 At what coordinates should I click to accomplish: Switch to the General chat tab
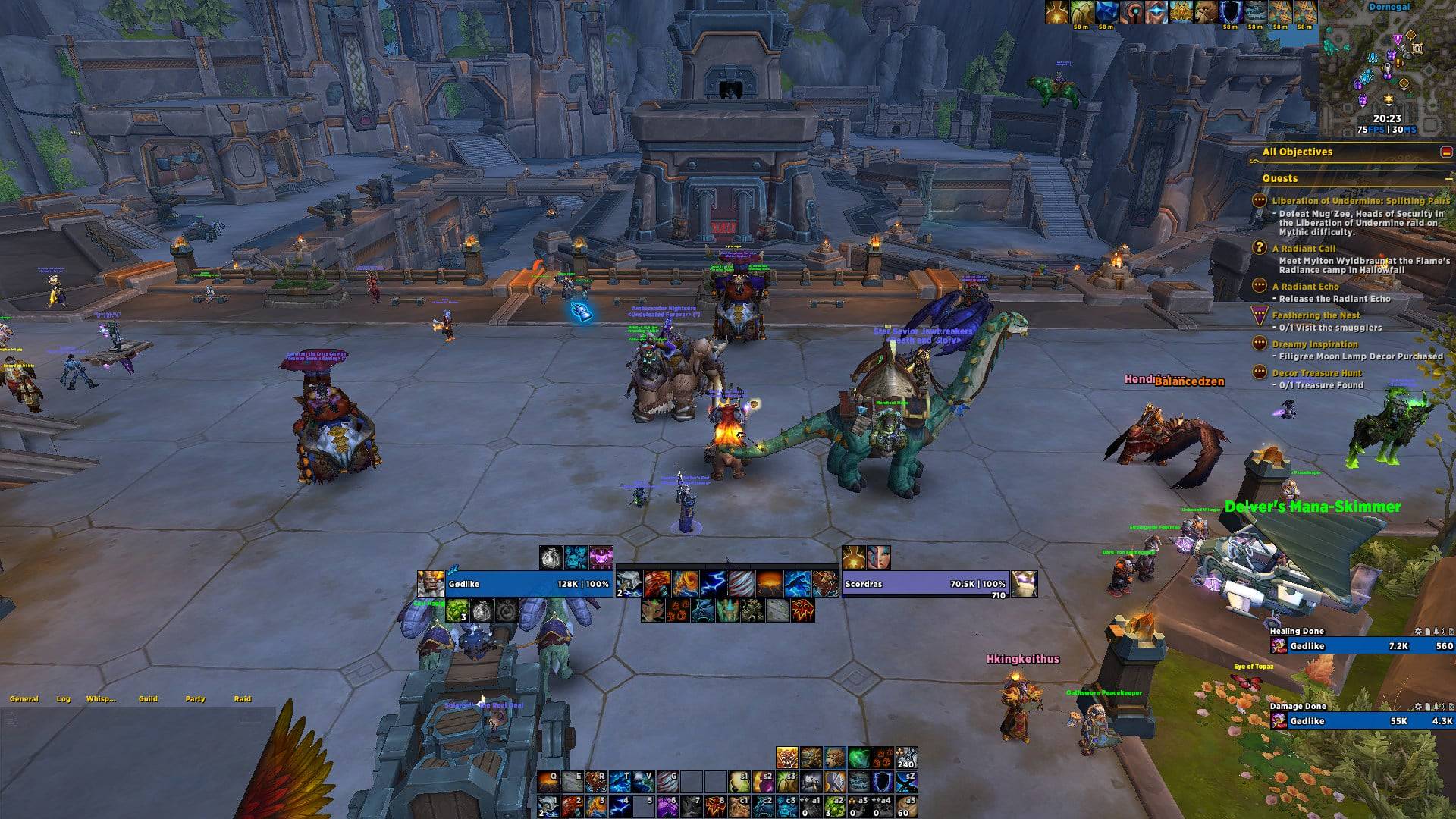point(24,699)
